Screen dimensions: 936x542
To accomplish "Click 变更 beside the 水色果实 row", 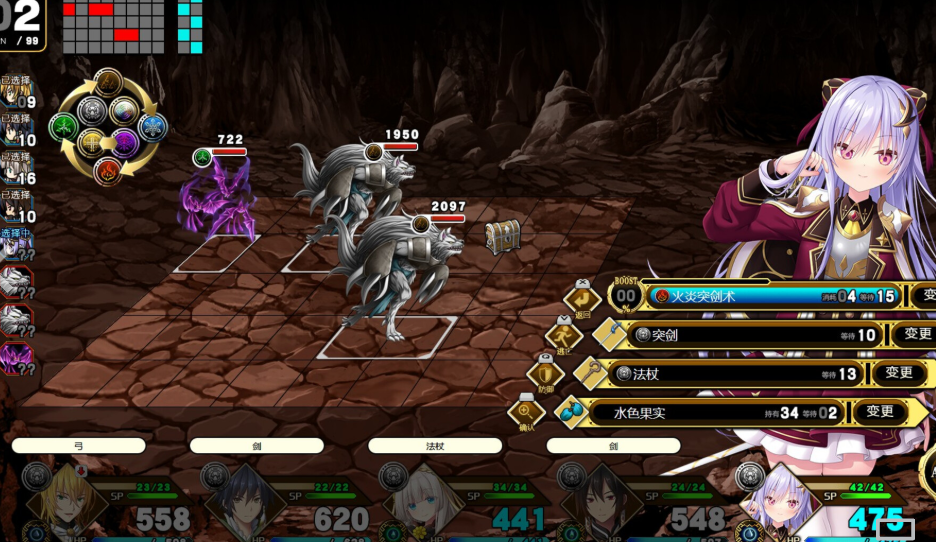I will (879, 411).
